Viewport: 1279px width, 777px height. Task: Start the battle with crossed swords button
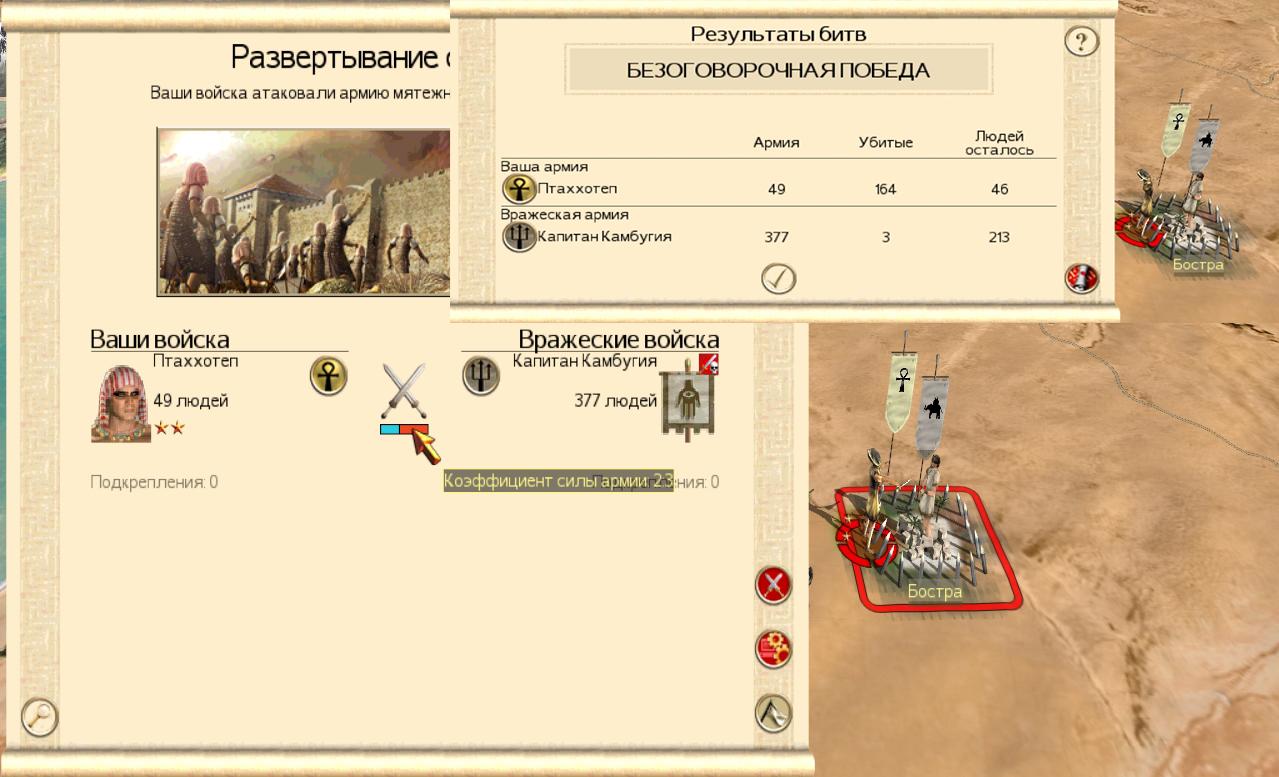coord(773,585)
